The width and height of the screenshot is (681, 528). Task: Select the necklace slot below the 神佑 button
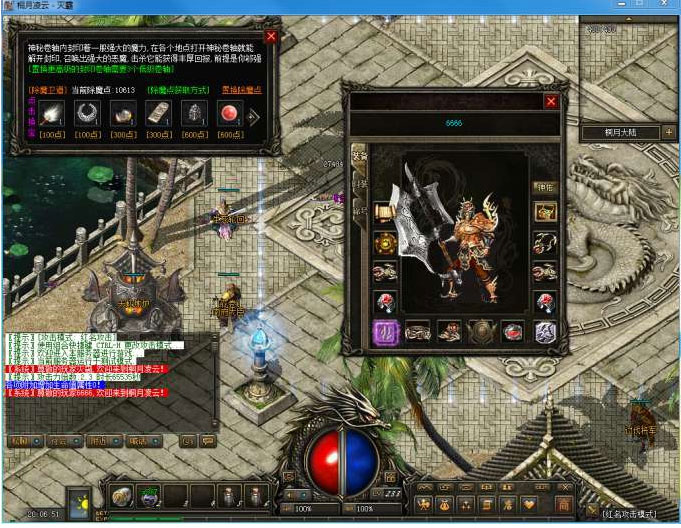545,211
